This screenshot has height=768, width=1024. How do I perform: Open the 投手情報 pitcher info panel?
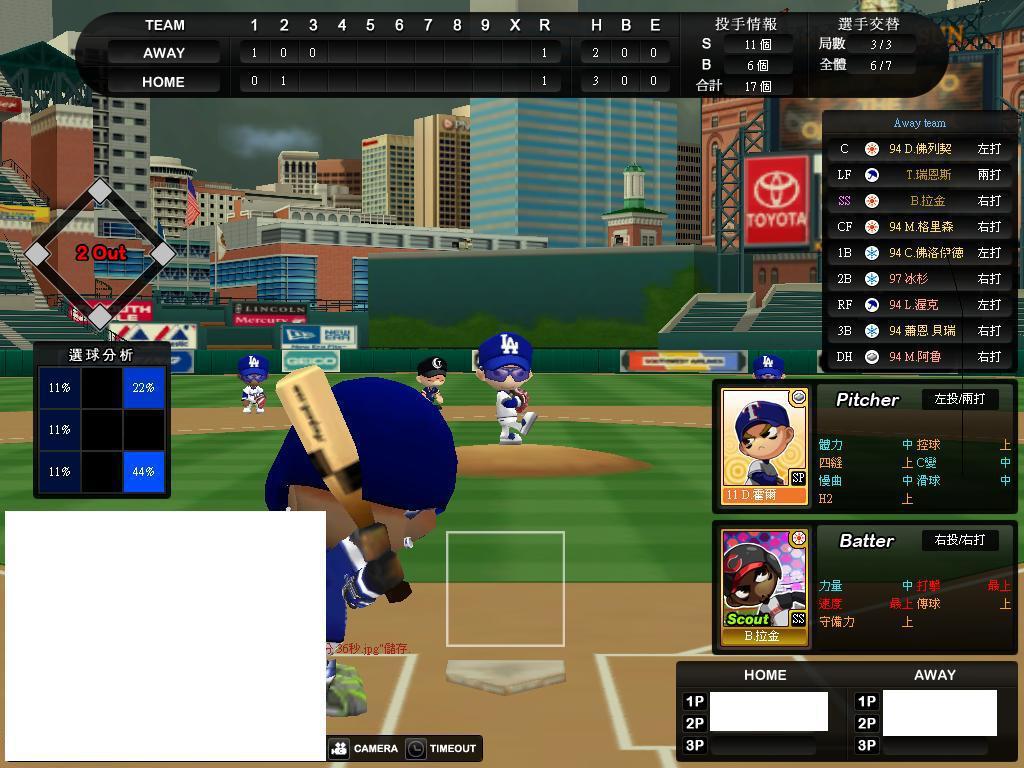point(746,24)
